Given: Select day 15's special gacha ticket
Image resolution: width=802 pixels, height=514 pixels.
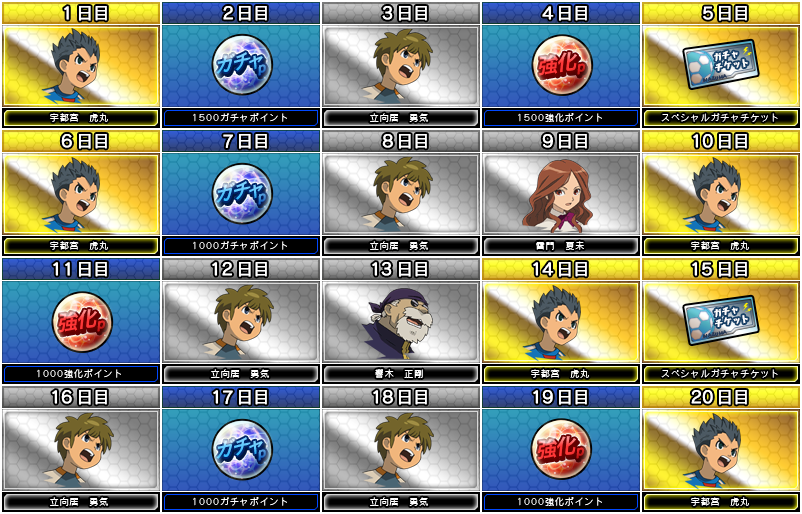Looking at the screenshot, I should 720,321.
